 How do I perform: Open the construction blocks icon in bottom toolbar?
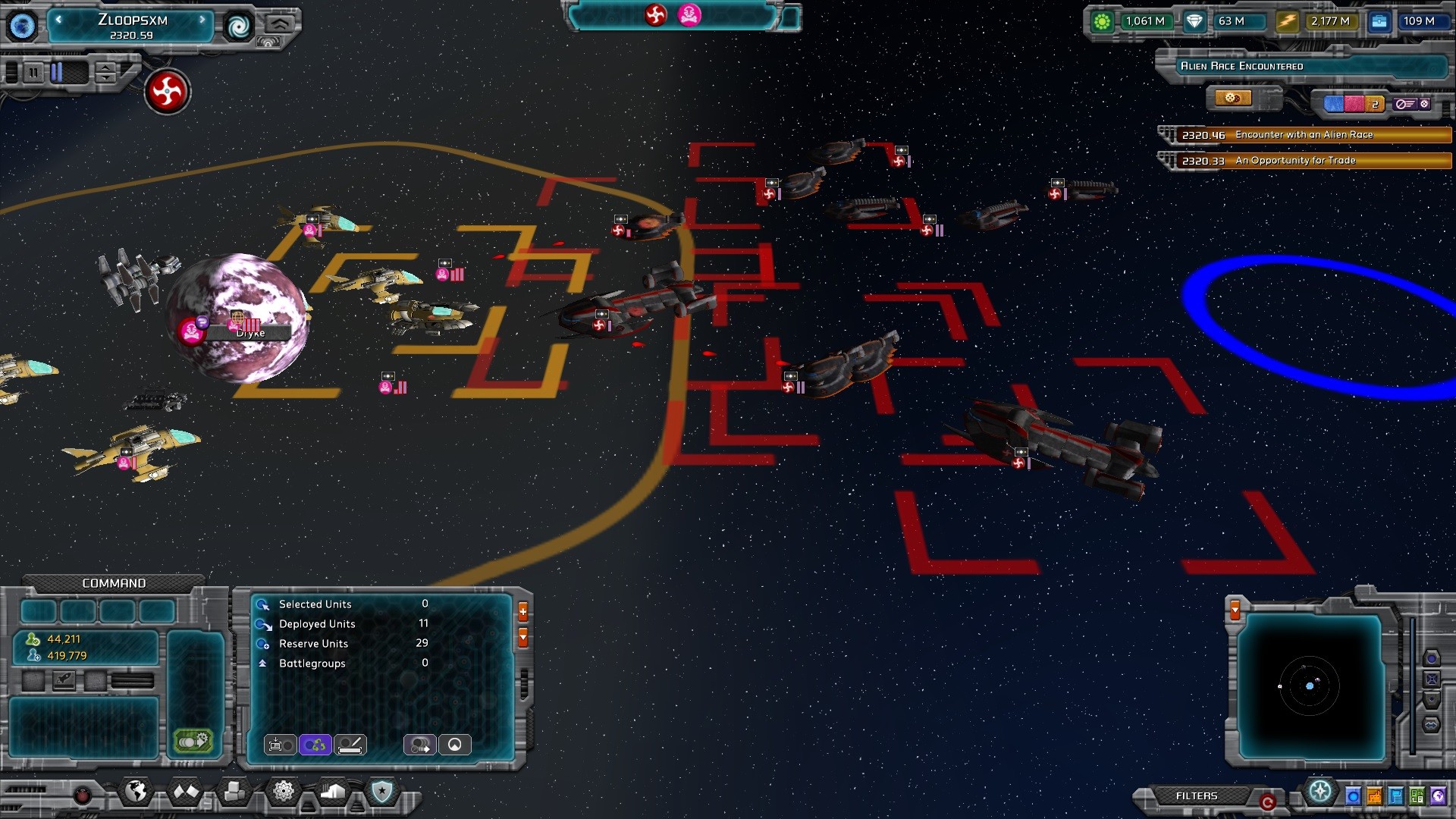[234, 792]
